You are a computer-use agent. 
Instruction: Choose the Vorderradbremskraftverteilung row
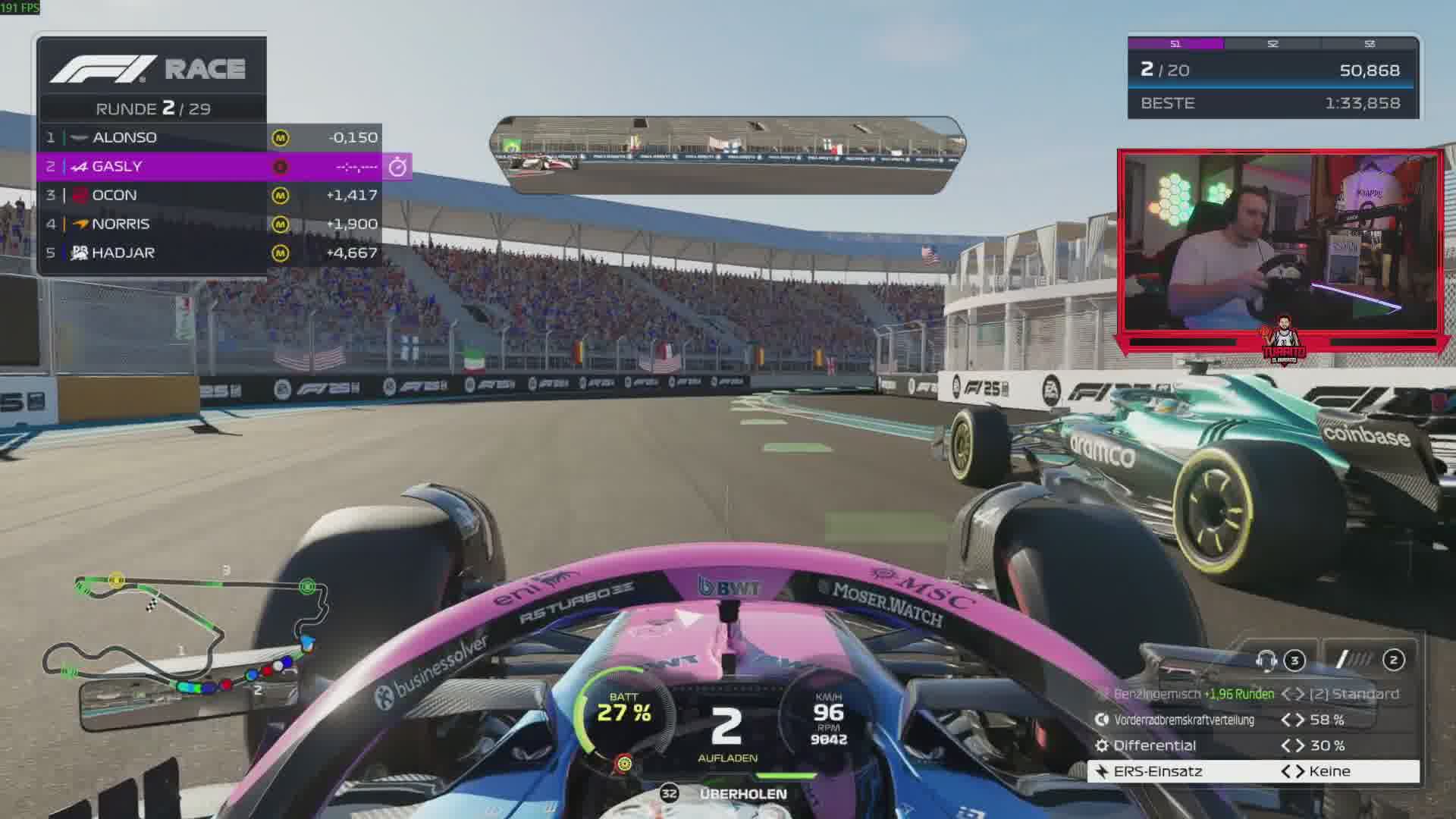(x=1253, y=720)
